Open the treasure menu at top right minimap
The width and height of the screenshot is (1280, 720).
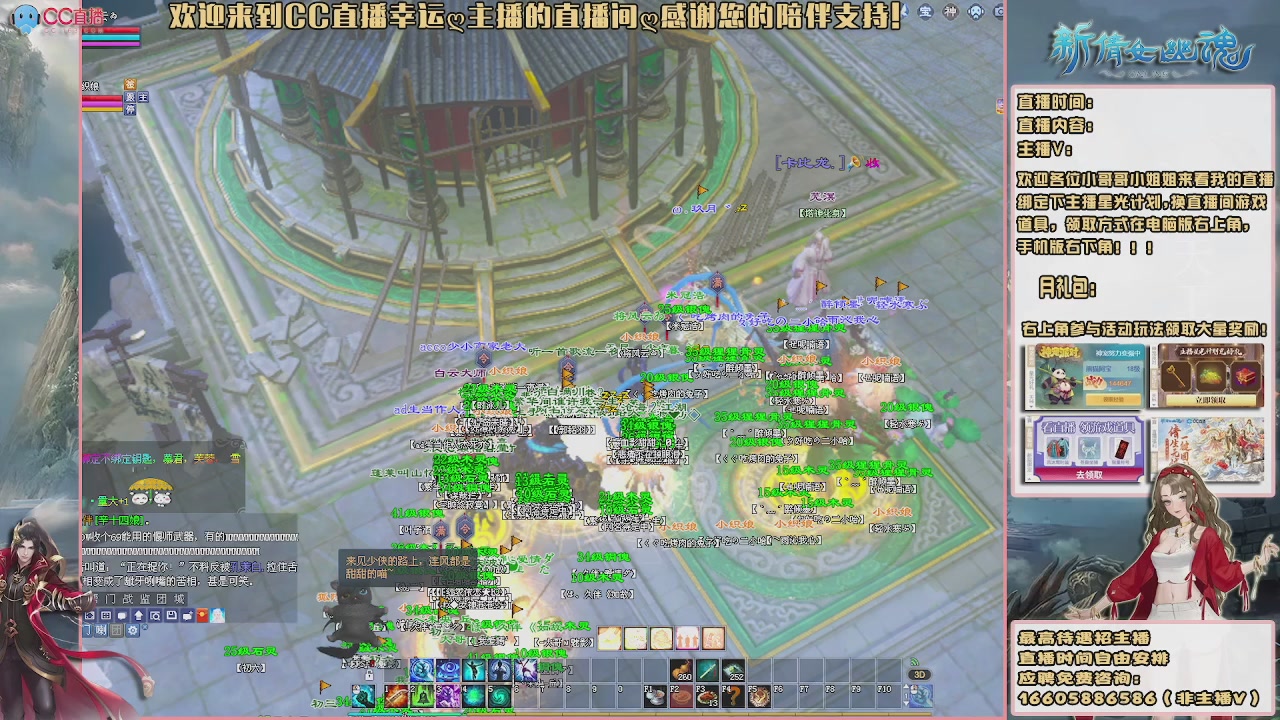[924, 12]
